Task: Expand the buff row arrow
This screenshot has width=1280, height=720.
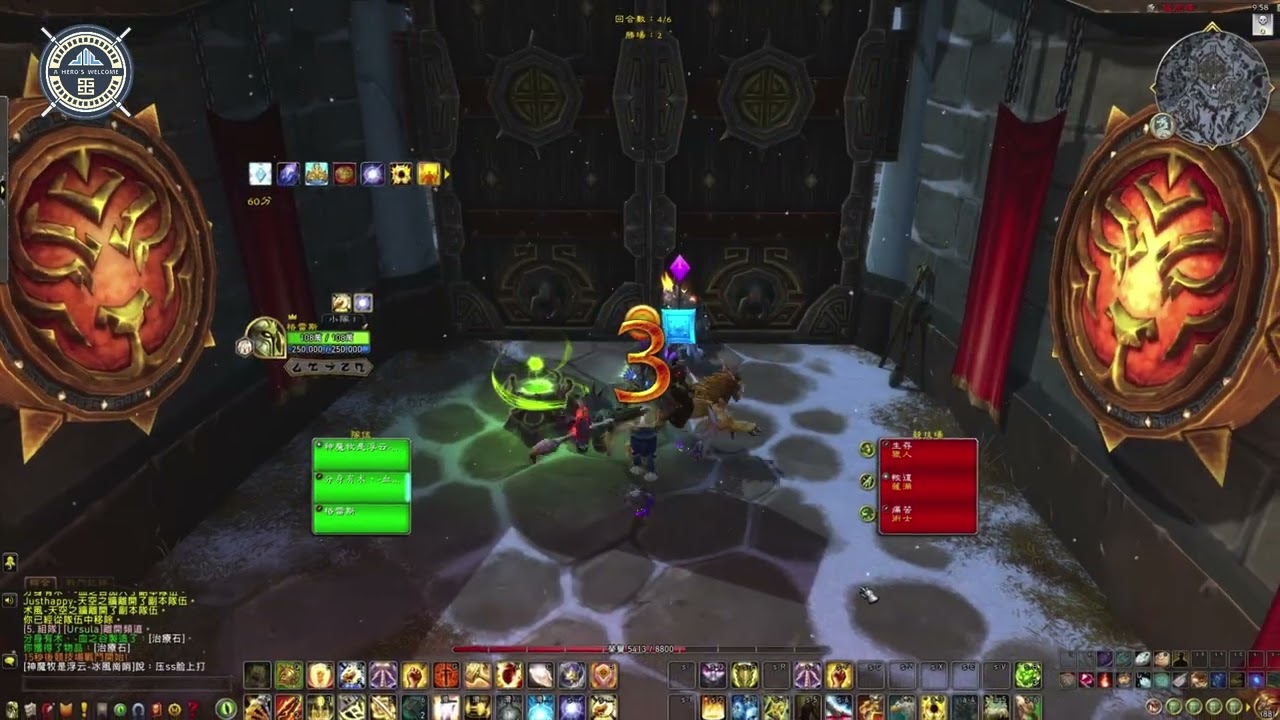Action: pyautogui.click(x=447, y=175)
